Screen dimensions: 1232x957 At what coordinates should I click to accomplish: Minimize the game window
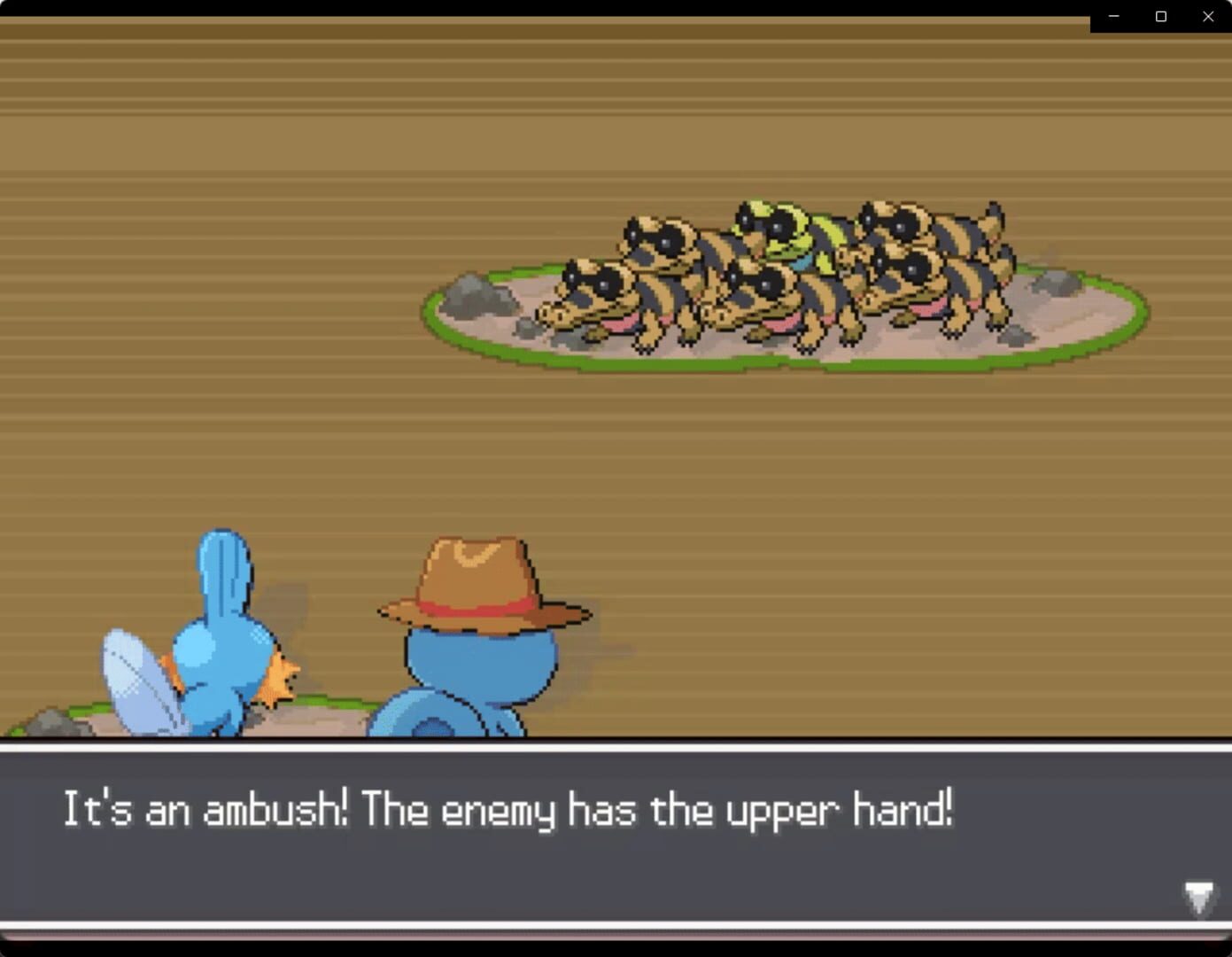pyautogui.click(x=1113, y=16)
